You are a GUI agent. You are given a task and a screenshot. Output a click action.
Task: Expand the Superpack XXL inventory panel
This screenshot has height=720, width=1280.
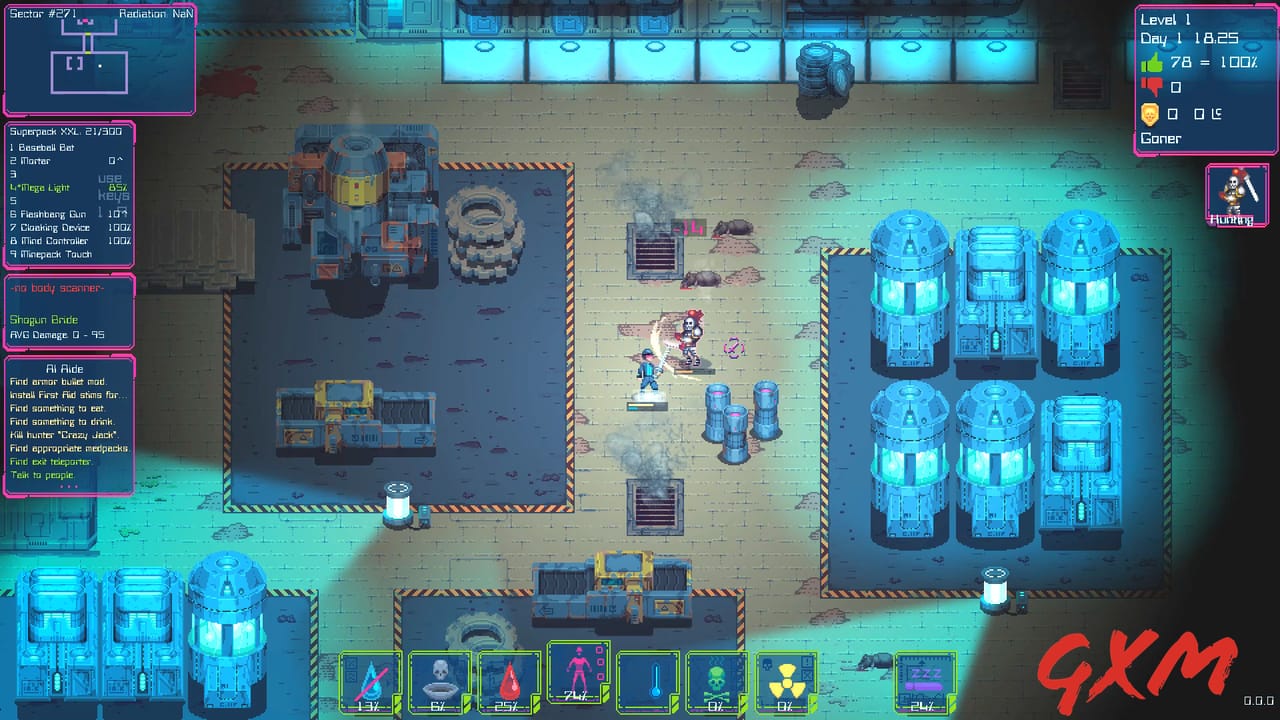pos(42,131)
